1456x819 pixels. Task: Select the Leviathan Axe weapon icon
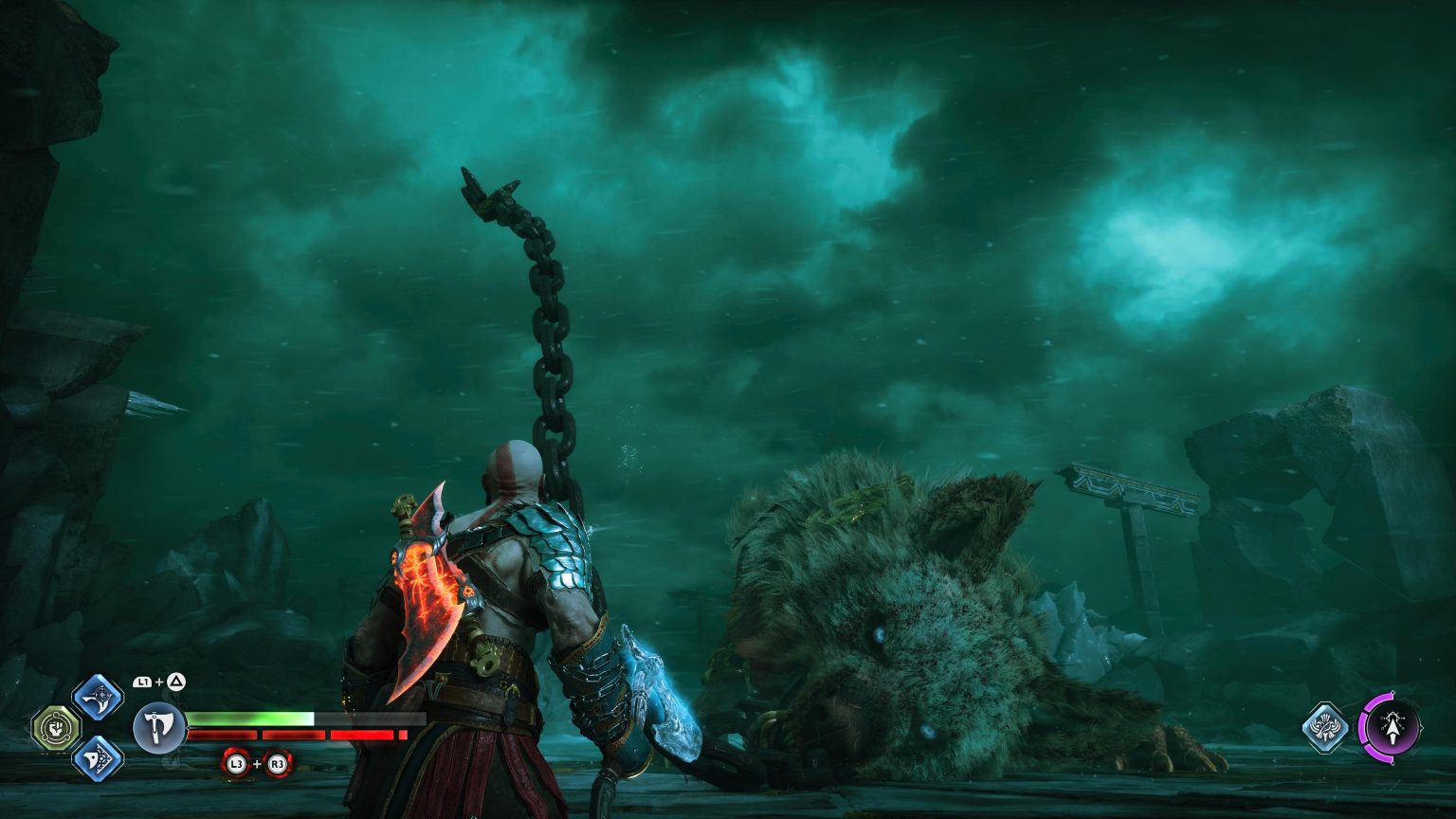158,725
